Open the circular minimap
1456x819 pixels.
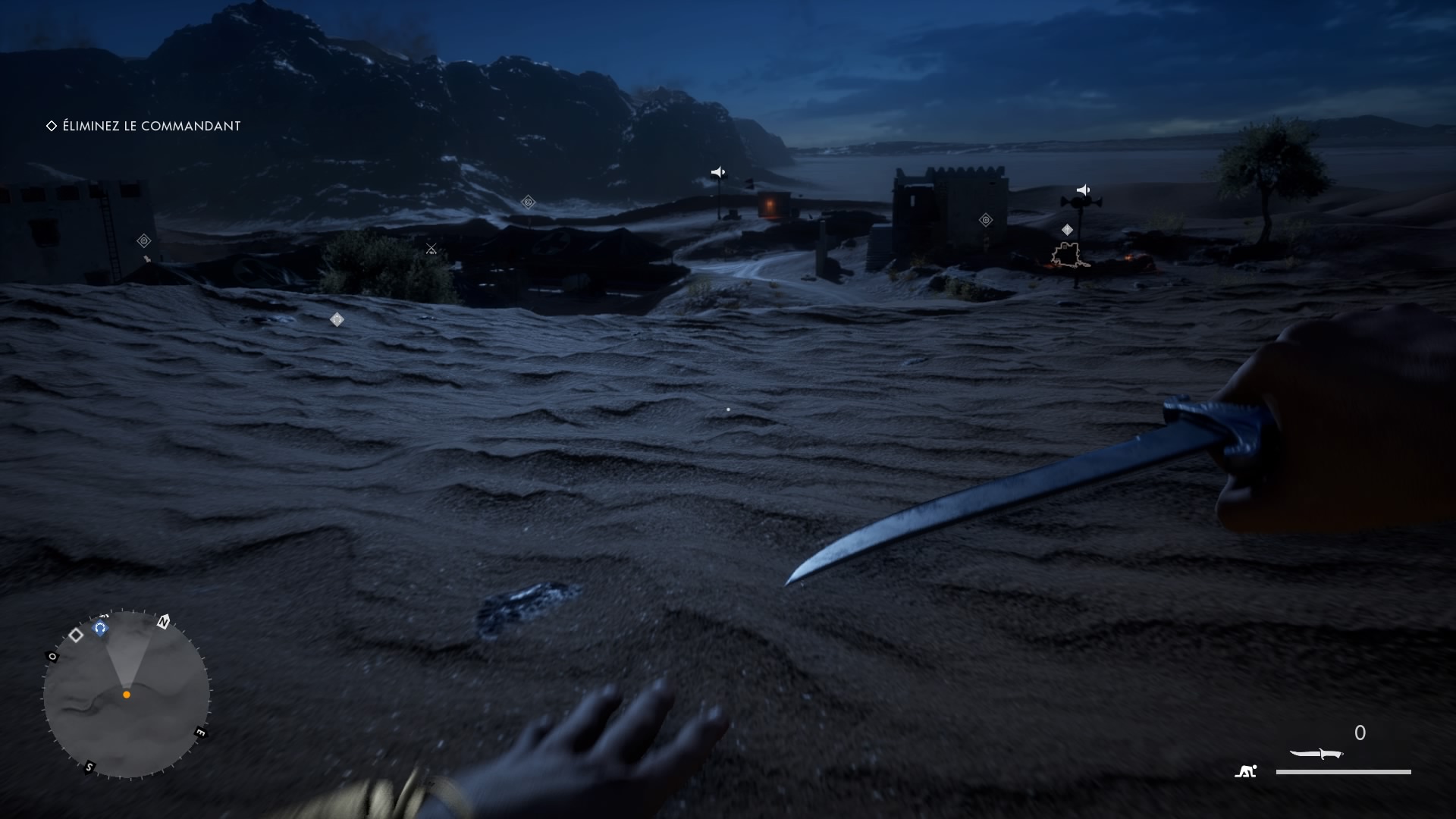coord(127,694)
